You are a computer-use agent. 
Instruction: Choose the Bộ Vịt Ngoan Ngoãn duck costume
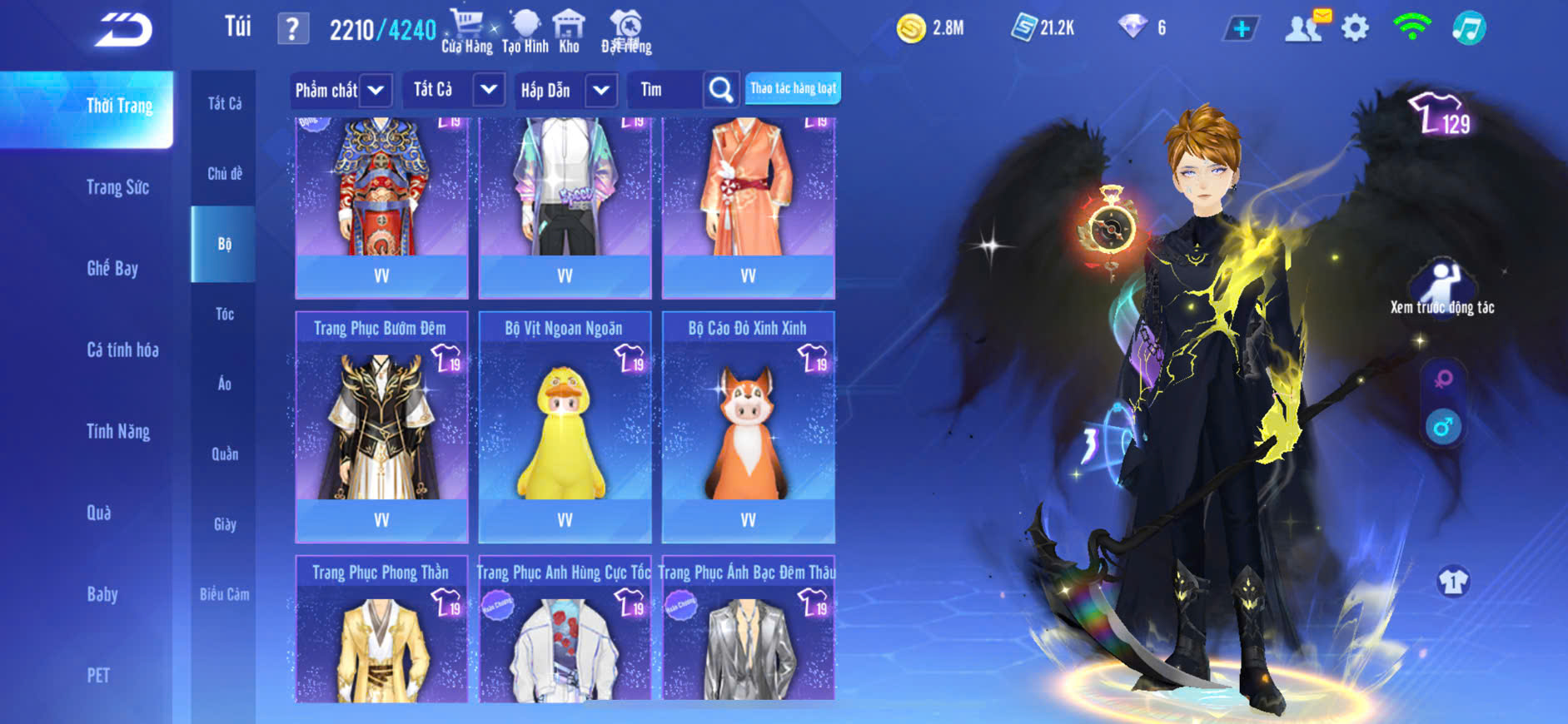pos(565,426)
